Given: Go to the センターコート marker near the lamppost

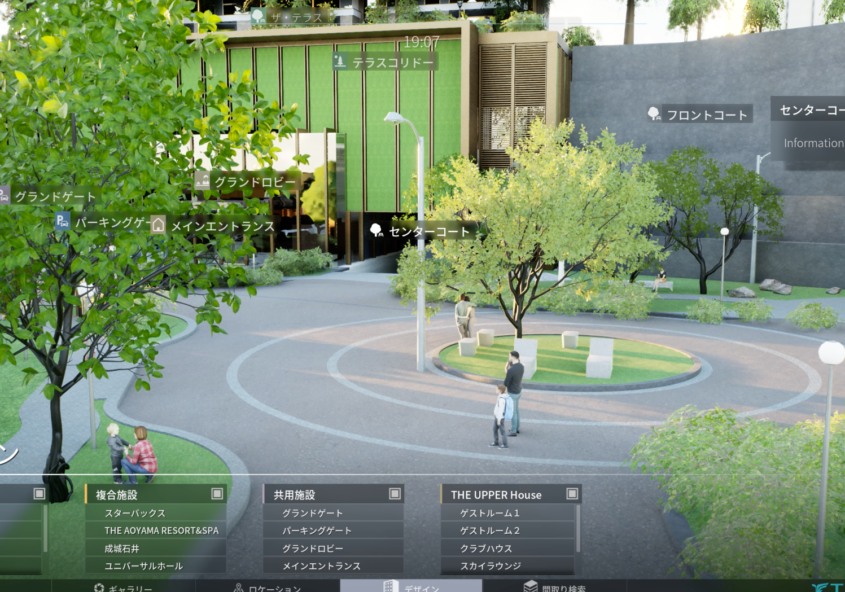Looking at the screenshot, I should [x=420, y=230].
